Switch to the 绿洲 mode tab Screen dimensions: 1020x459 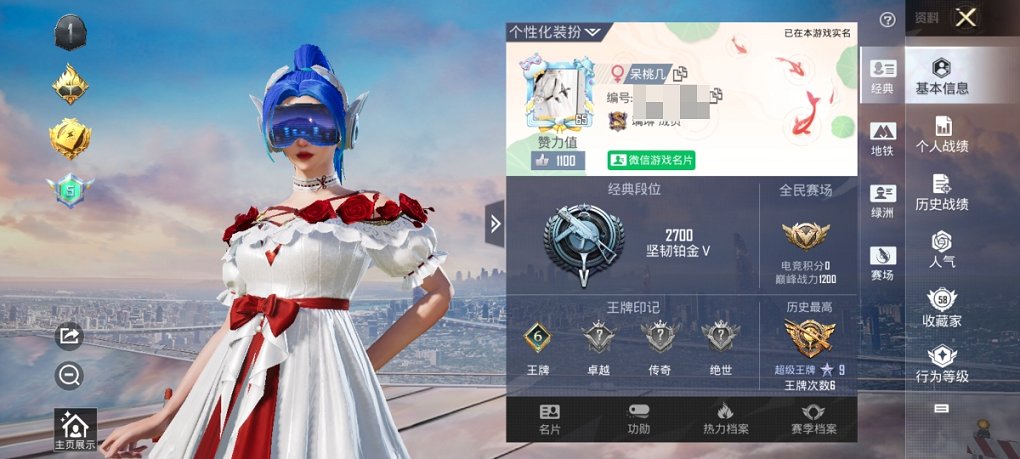(x=882, y=200)
